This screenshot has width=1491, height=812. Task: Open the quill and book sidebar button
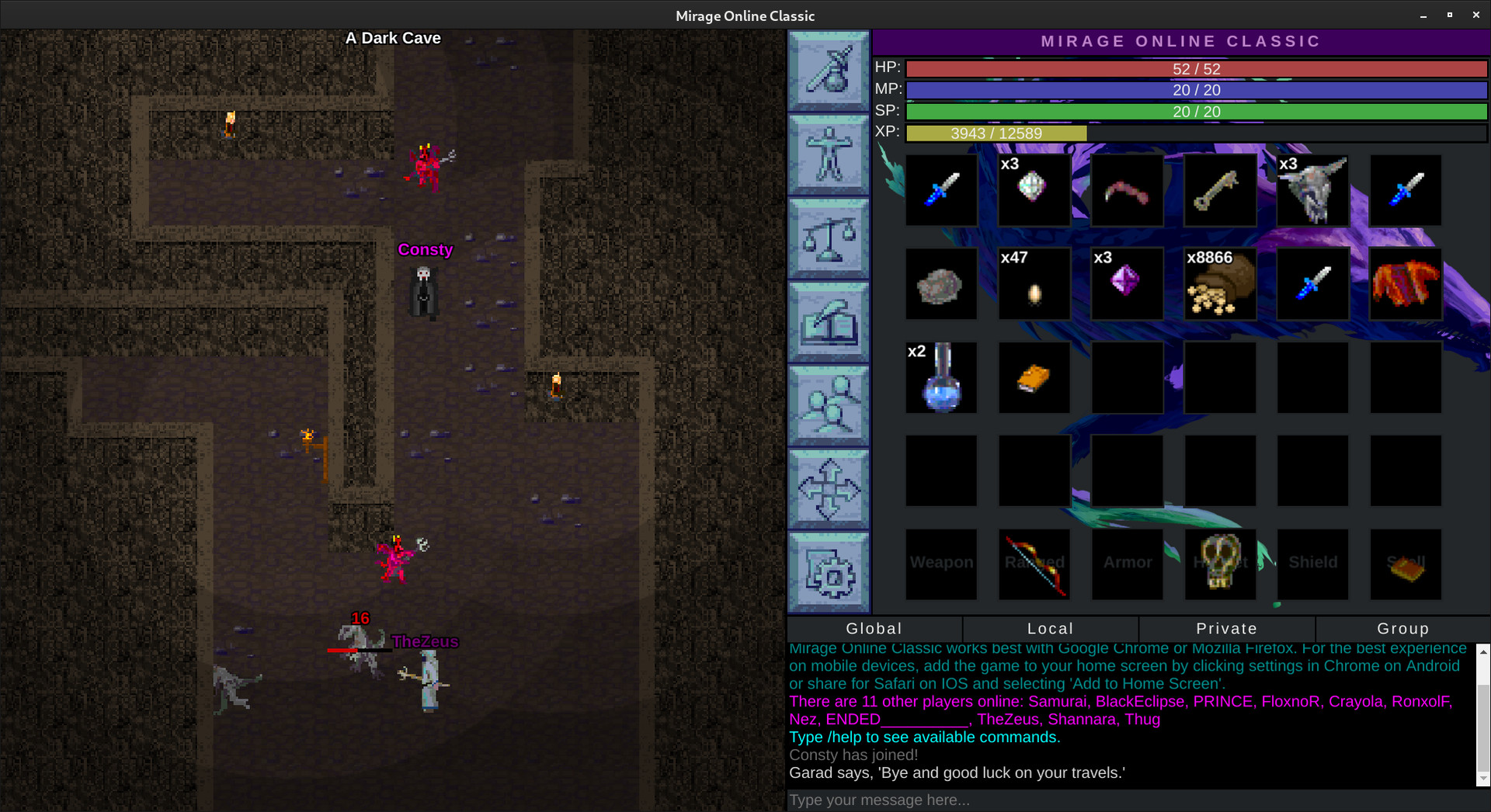[829, 321]
